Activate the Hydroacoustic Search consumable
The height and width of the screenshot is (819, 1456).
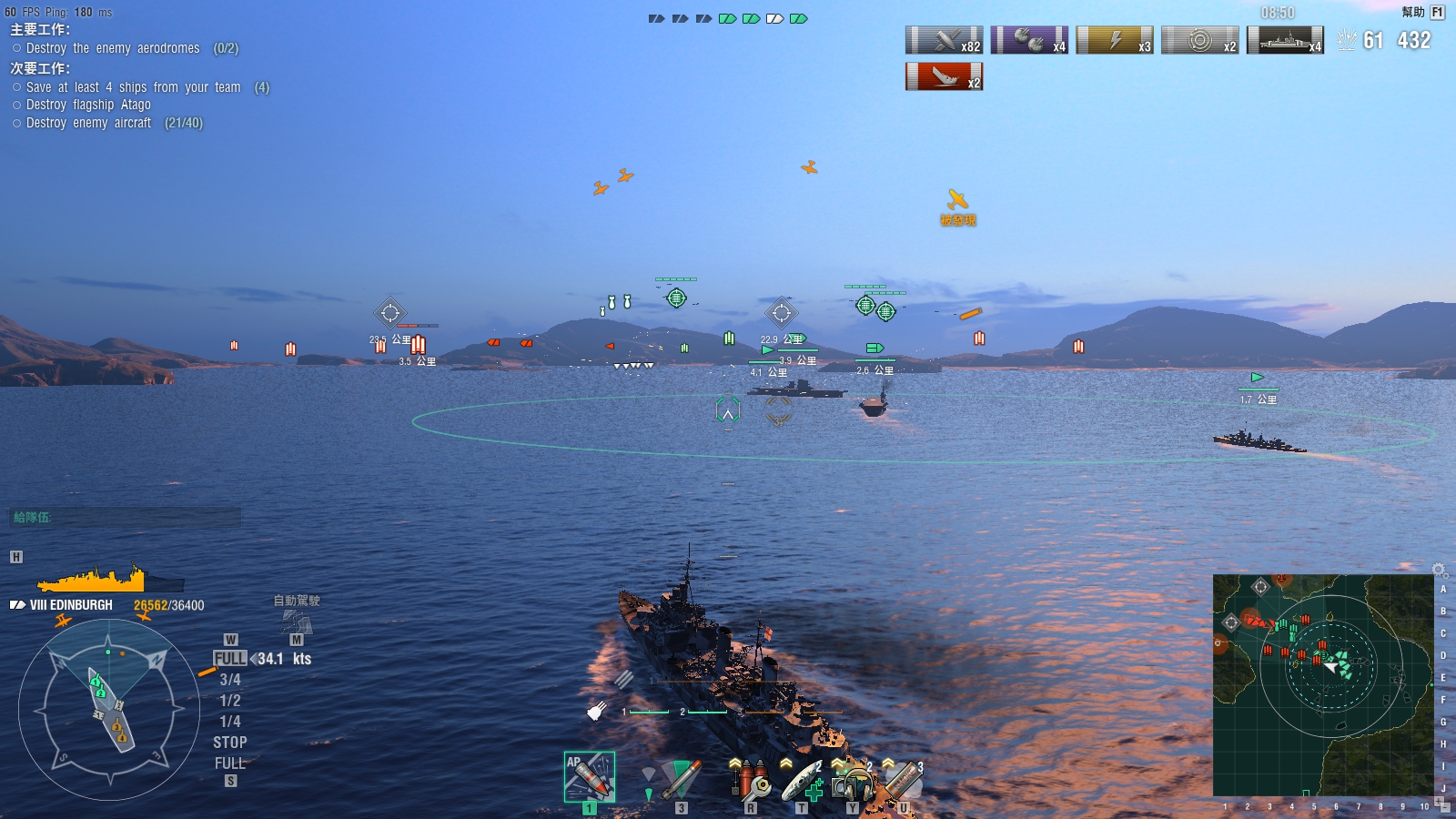pos(853,780)
